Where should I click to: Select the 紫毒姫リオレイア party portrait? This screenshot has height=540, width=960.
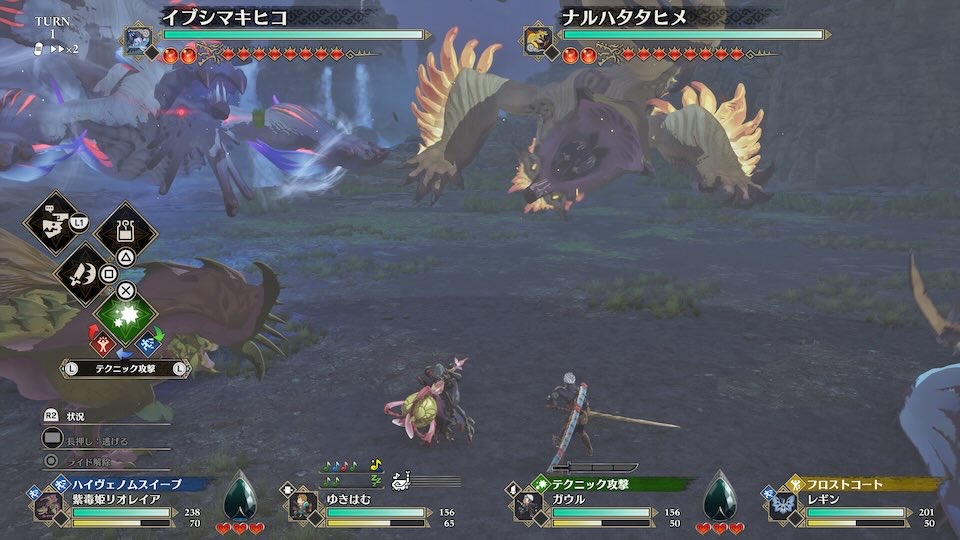48,506
